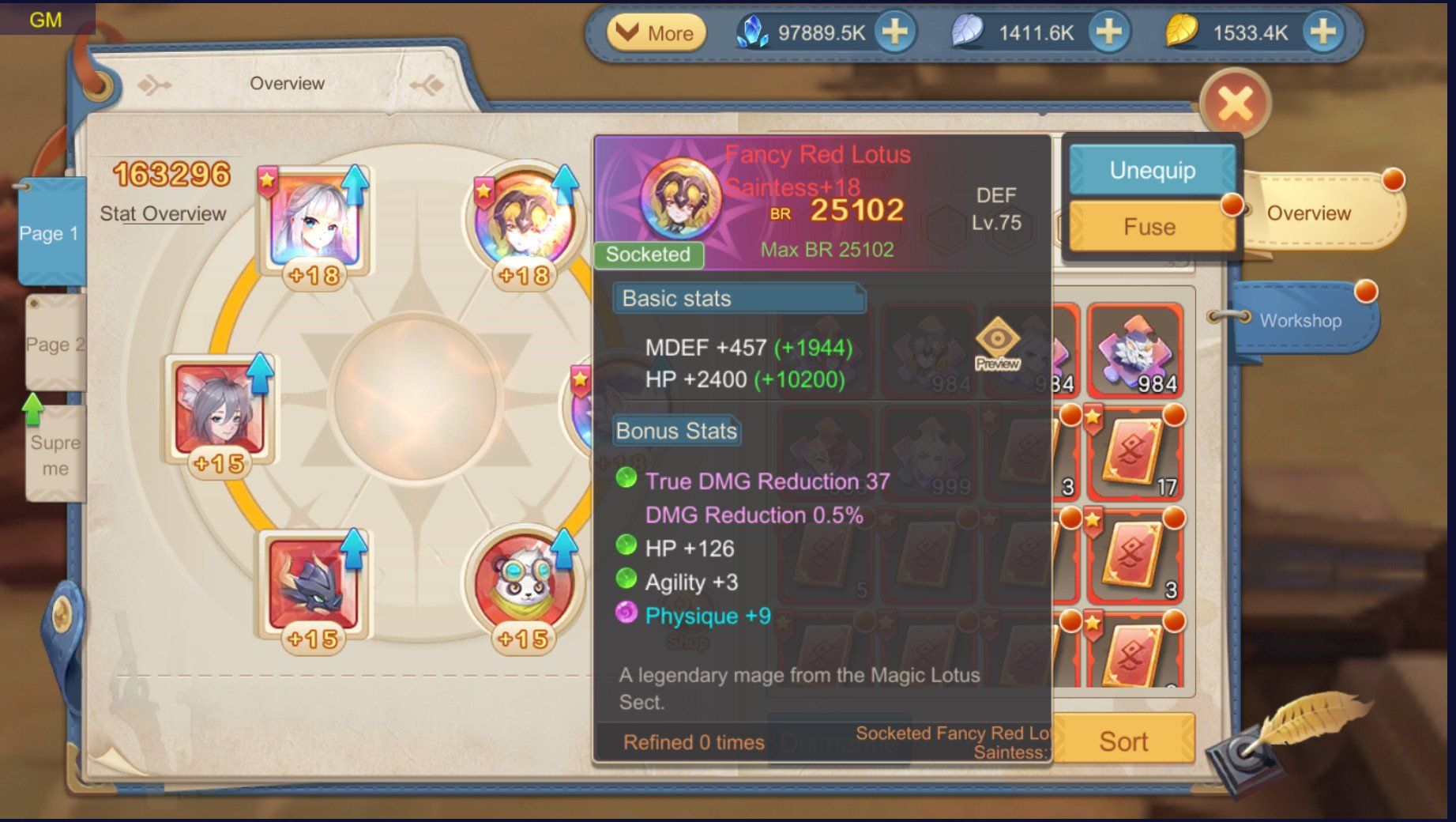The image size is (1456, 822).
Task: Sort the card inventory
Action: click(1123, 741)
